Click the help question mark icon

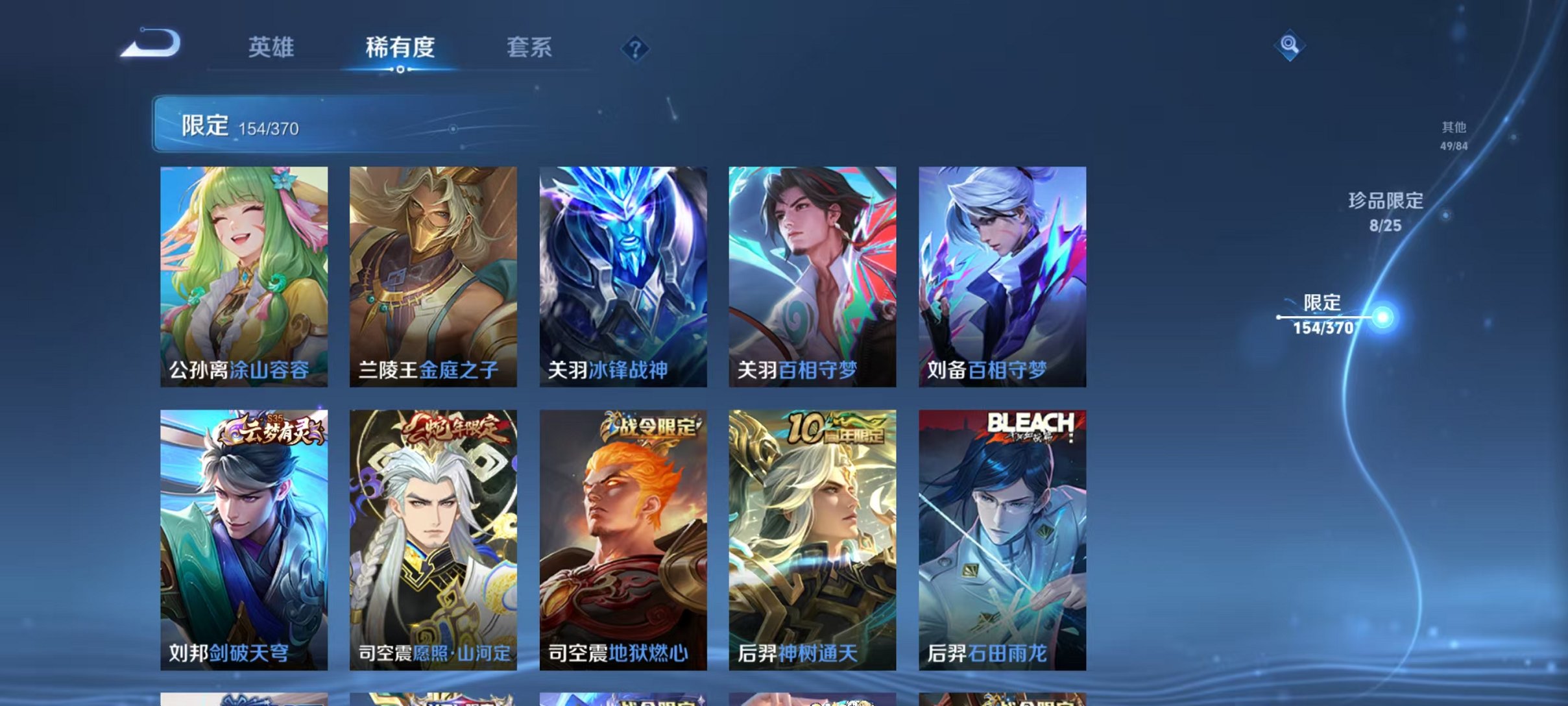pyautogui.click(x=636, y=49)
